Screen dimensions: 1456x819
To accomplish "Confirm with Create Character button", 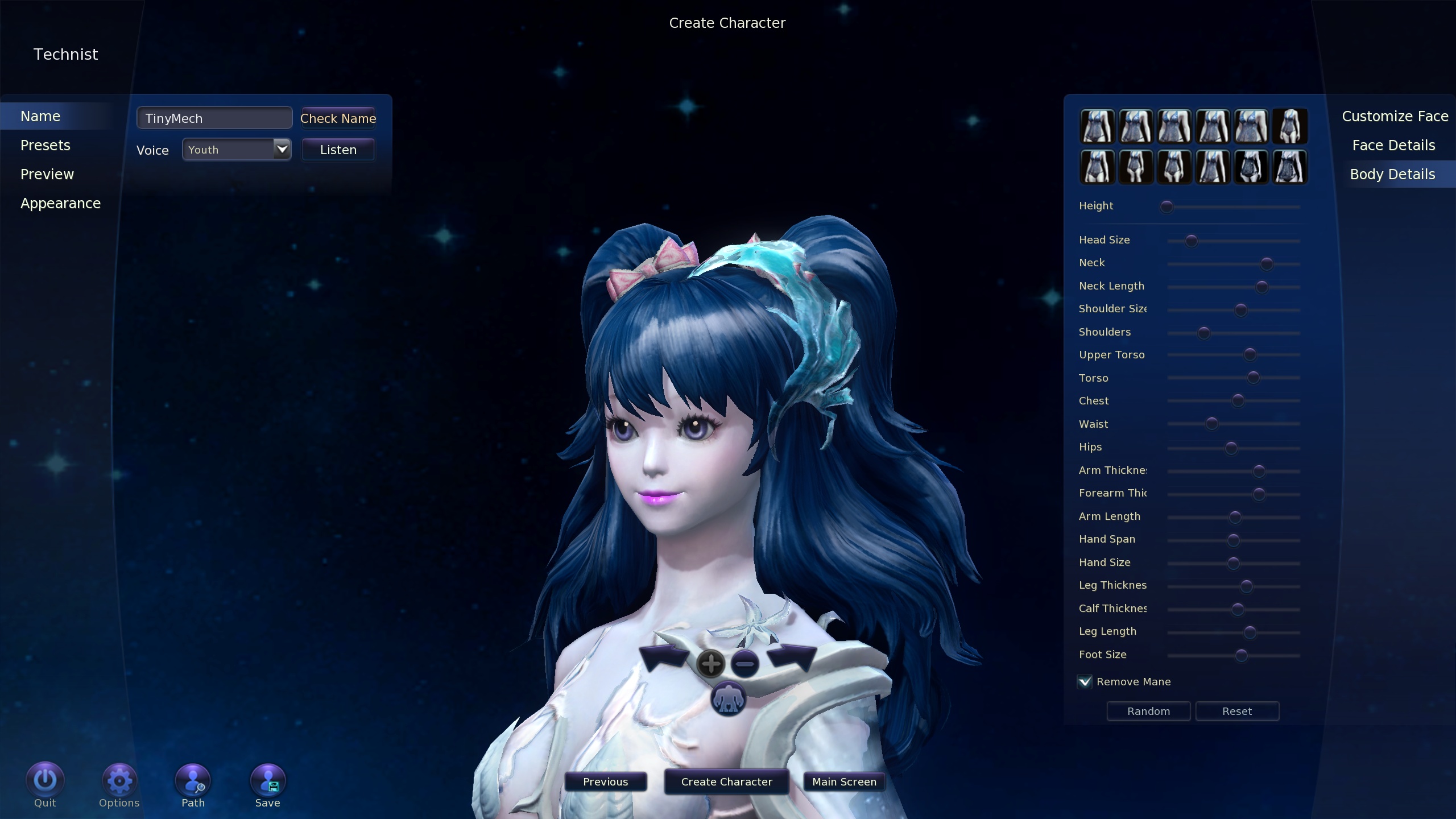I will tap(726, 782).
